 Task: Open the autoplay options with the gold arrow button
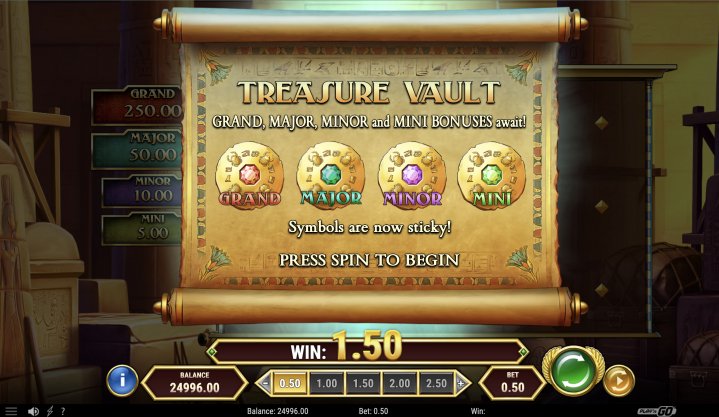coord(620,380)
